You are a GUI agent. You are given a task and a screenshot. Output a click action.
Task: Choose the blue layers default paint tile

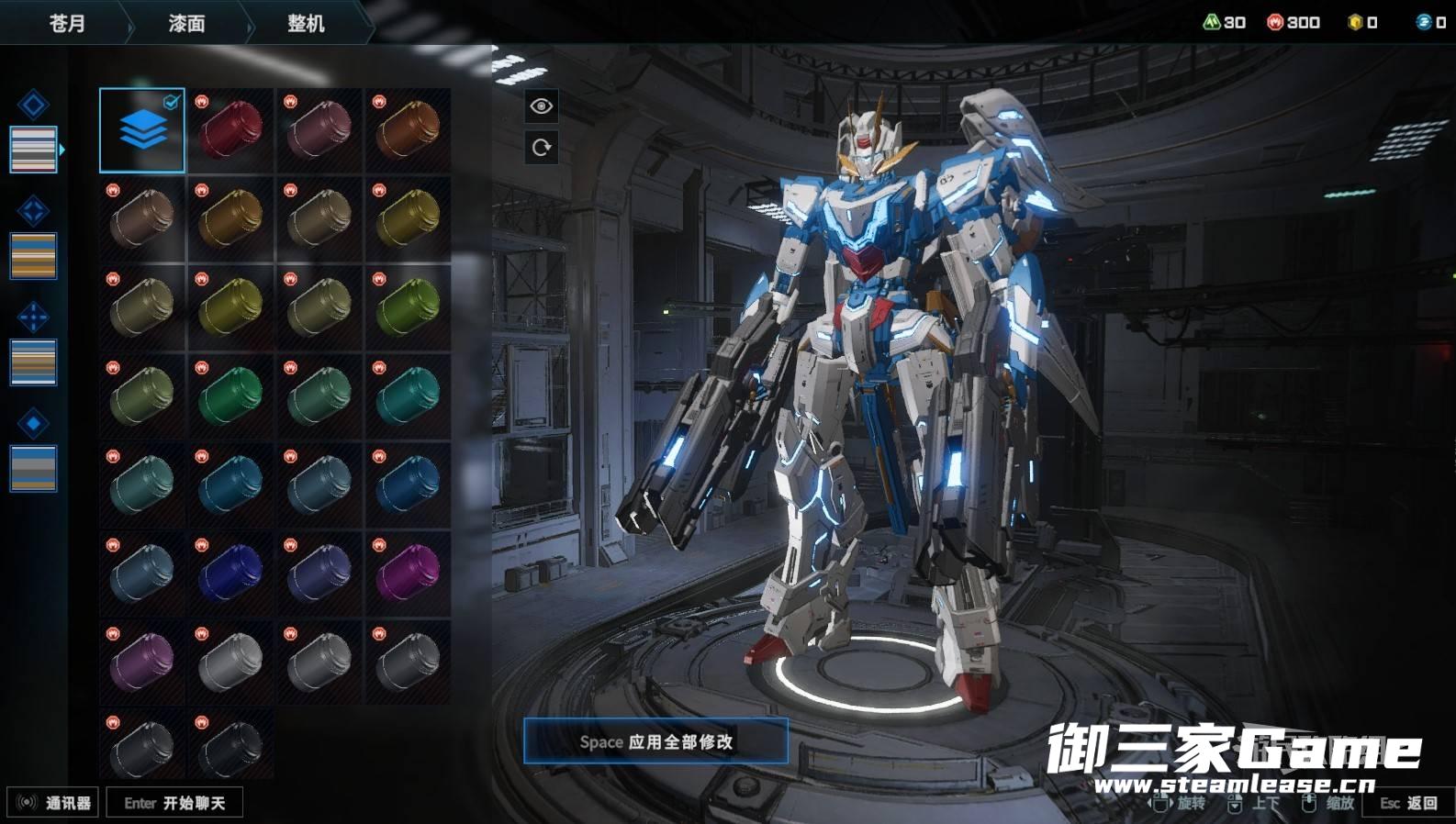coord(142,130)
